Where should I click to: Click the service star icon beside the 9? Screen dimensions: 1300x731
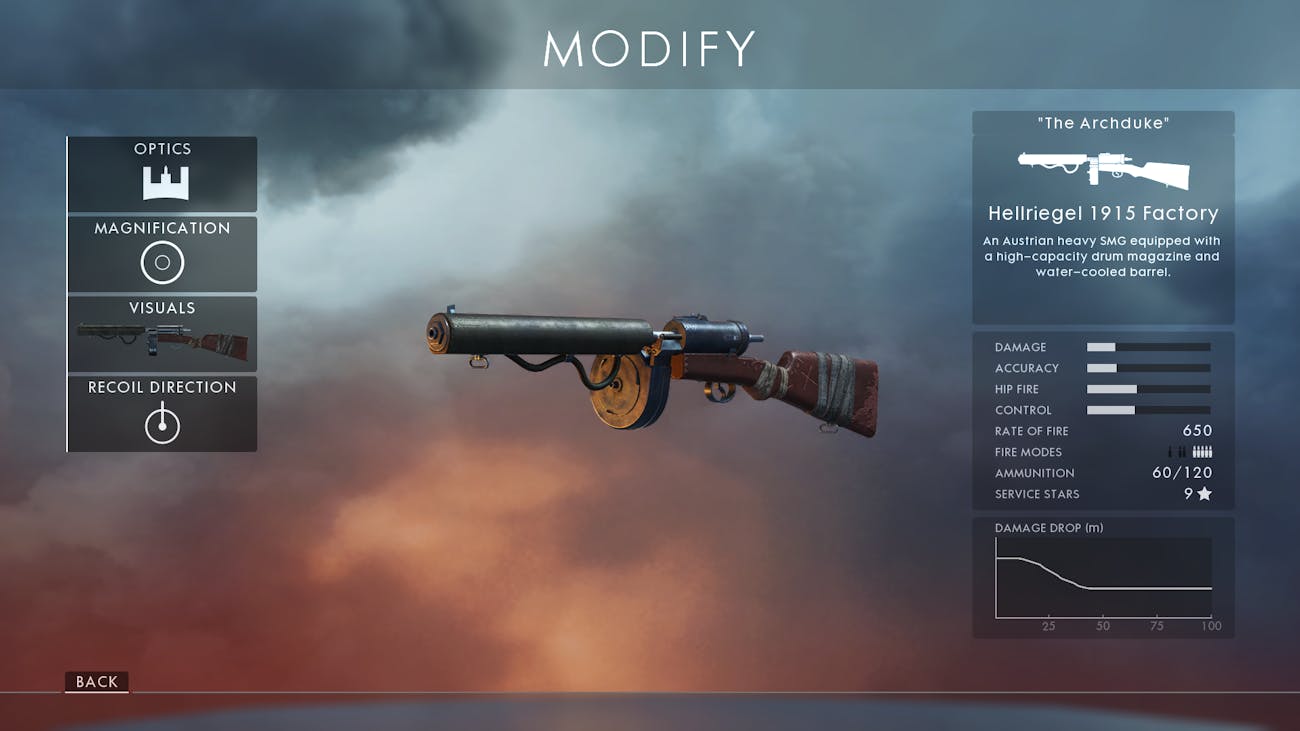coord(1205,493)
